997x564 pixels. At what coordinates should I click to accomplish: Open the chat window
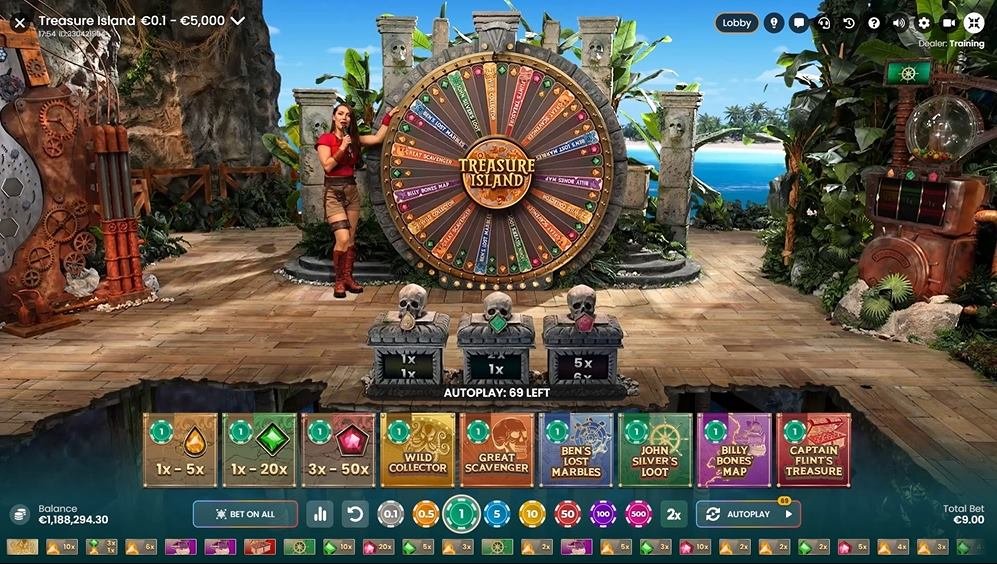798,22
